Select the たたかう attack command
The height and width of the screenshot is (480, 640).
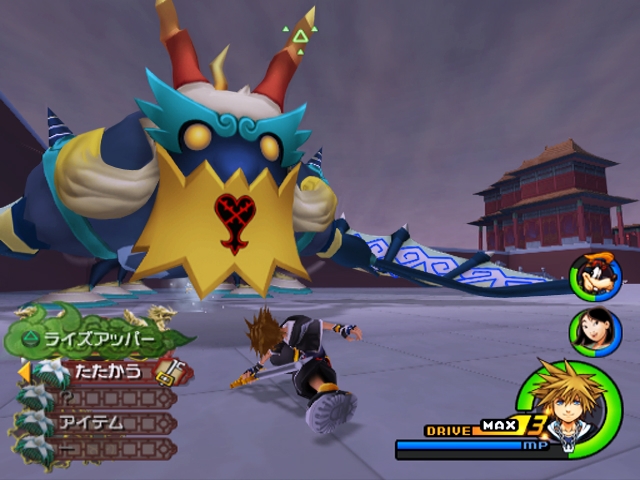coord(110,372)
